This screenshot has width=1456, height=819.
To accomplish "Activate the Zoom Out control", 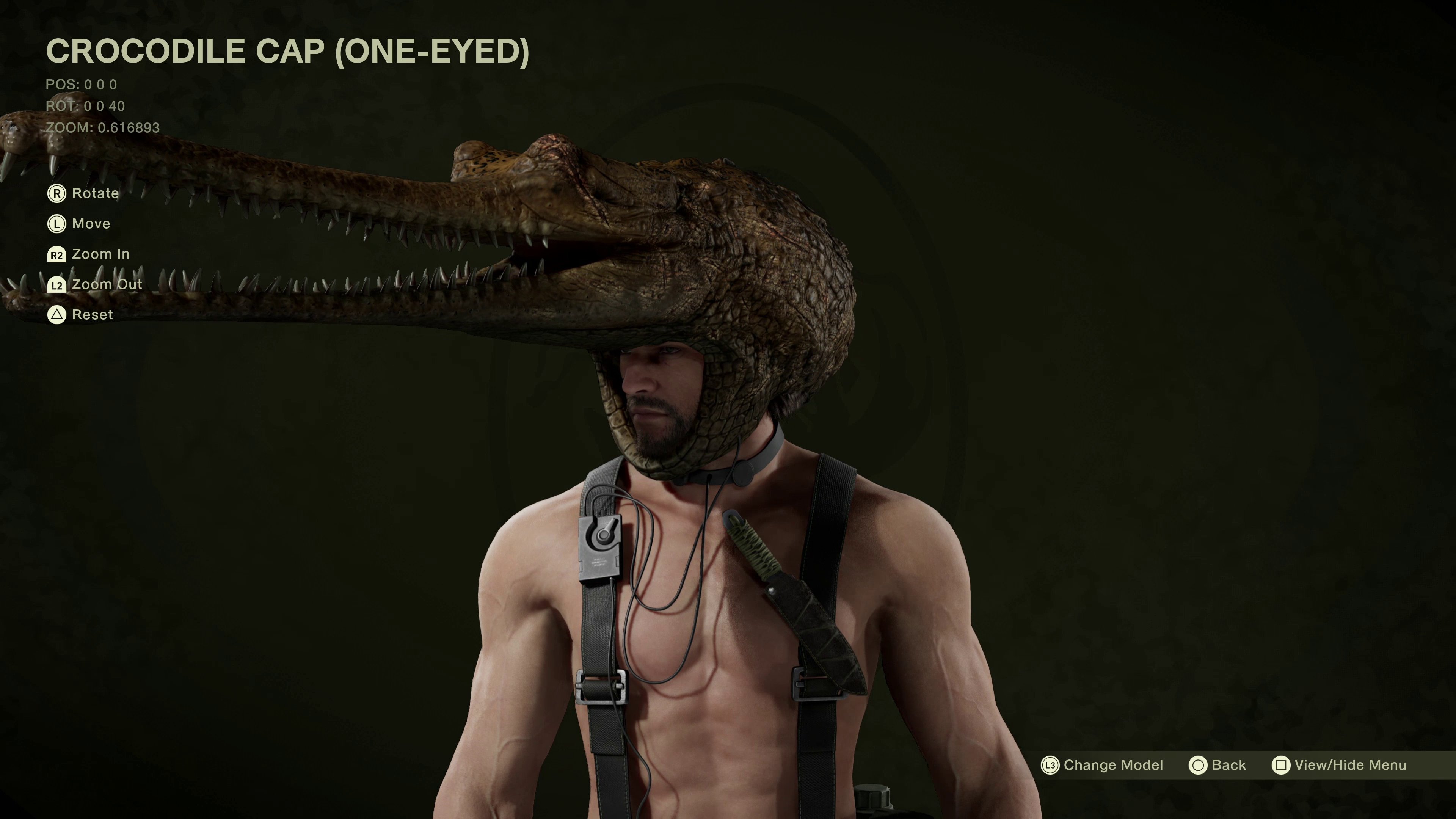I will click(94, 285).
